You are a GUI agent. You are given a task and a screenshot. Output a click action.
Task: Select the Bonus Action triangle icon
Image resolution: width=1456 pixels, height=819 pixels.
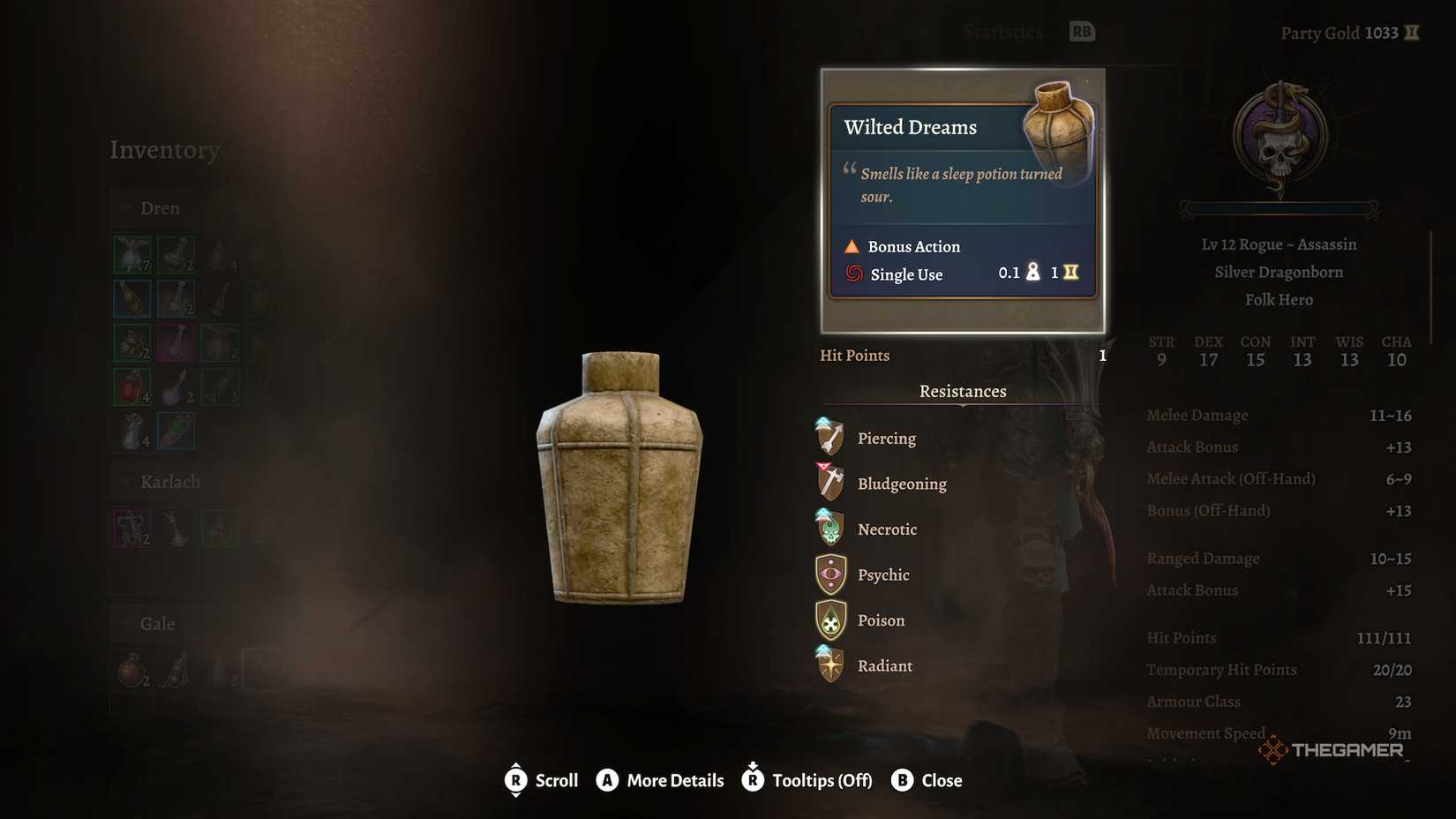(852, 246)
